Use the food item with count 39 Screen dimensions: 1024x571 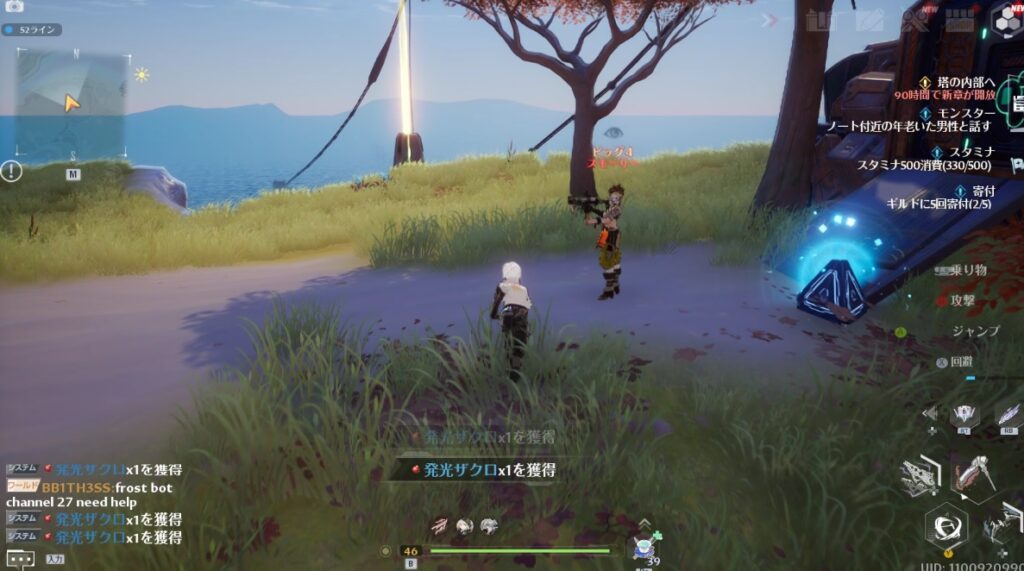point(644,546)
